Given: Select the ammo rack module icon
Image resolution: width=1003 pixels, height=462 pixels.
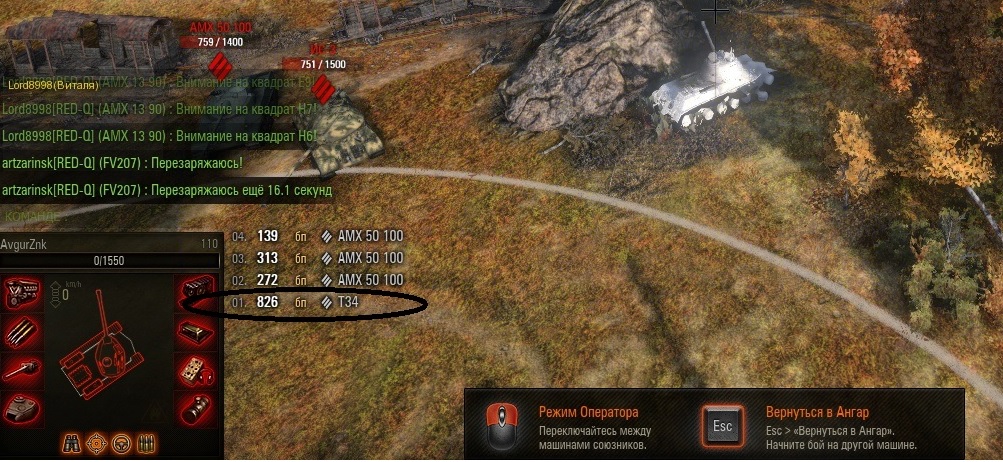Looking at the screenshot, I should [x=19, y=331].
